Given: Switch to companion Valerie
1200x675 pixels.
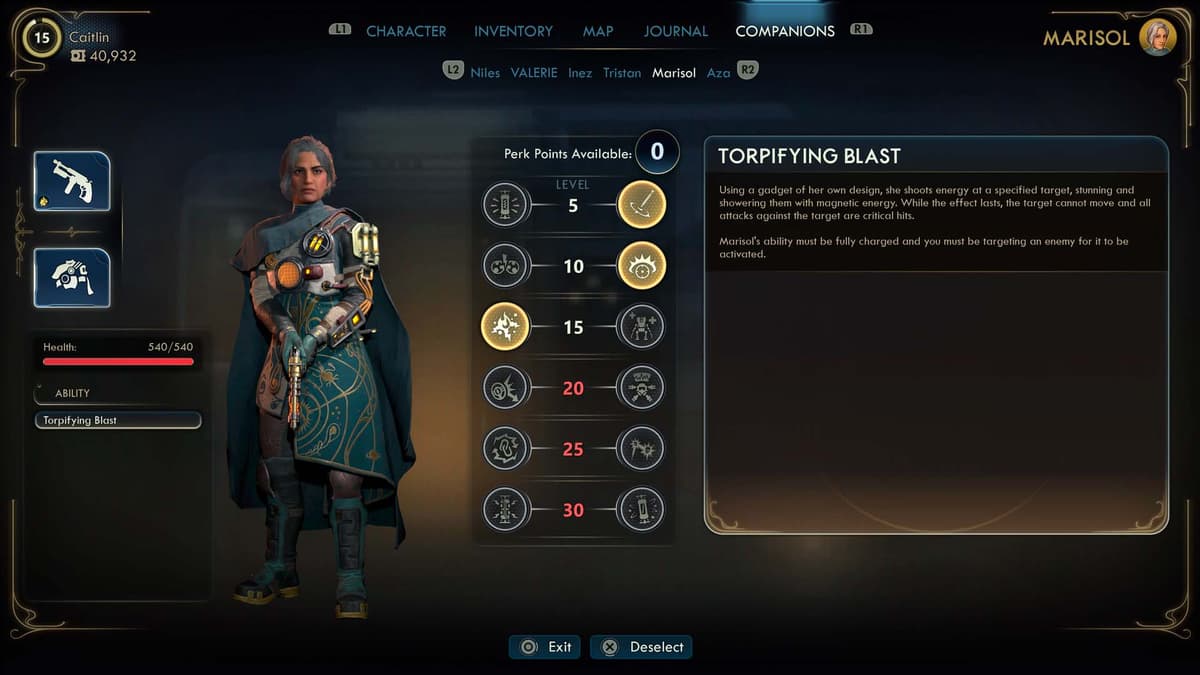Looking at the screenshot, I should pos(534,73).
